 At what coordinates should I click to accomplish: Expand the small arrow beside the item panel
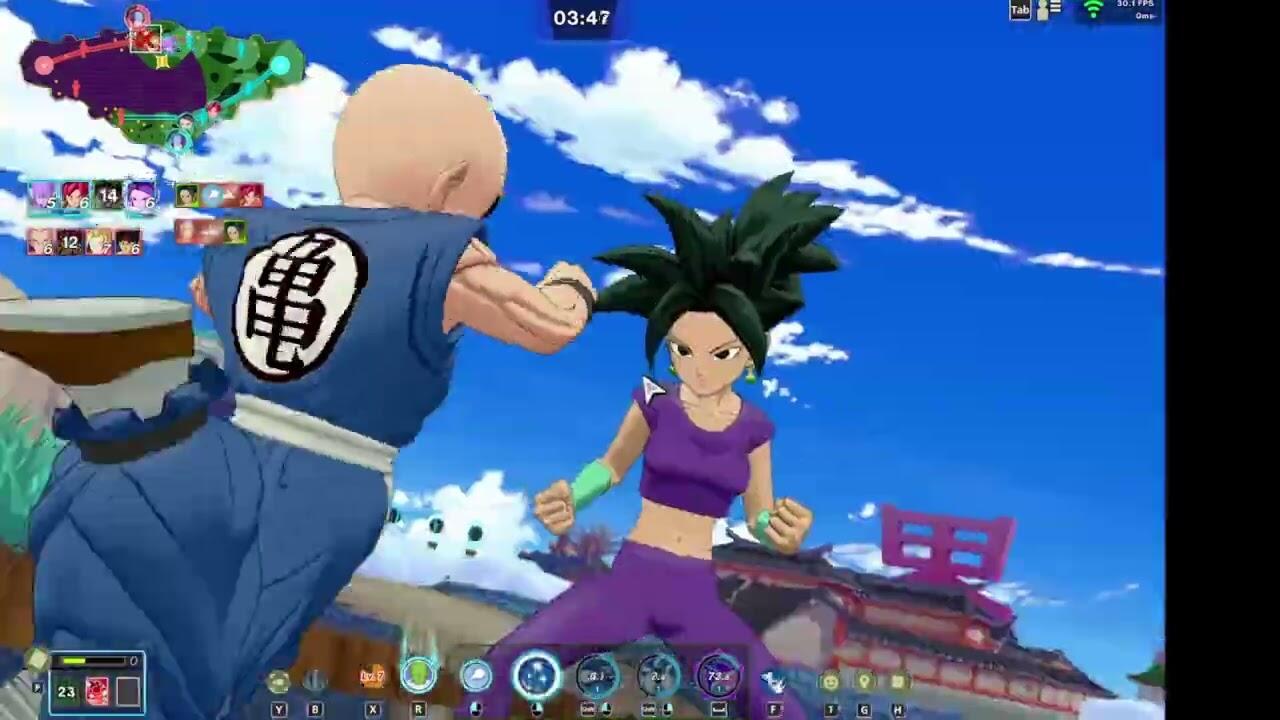coord(38,688)
